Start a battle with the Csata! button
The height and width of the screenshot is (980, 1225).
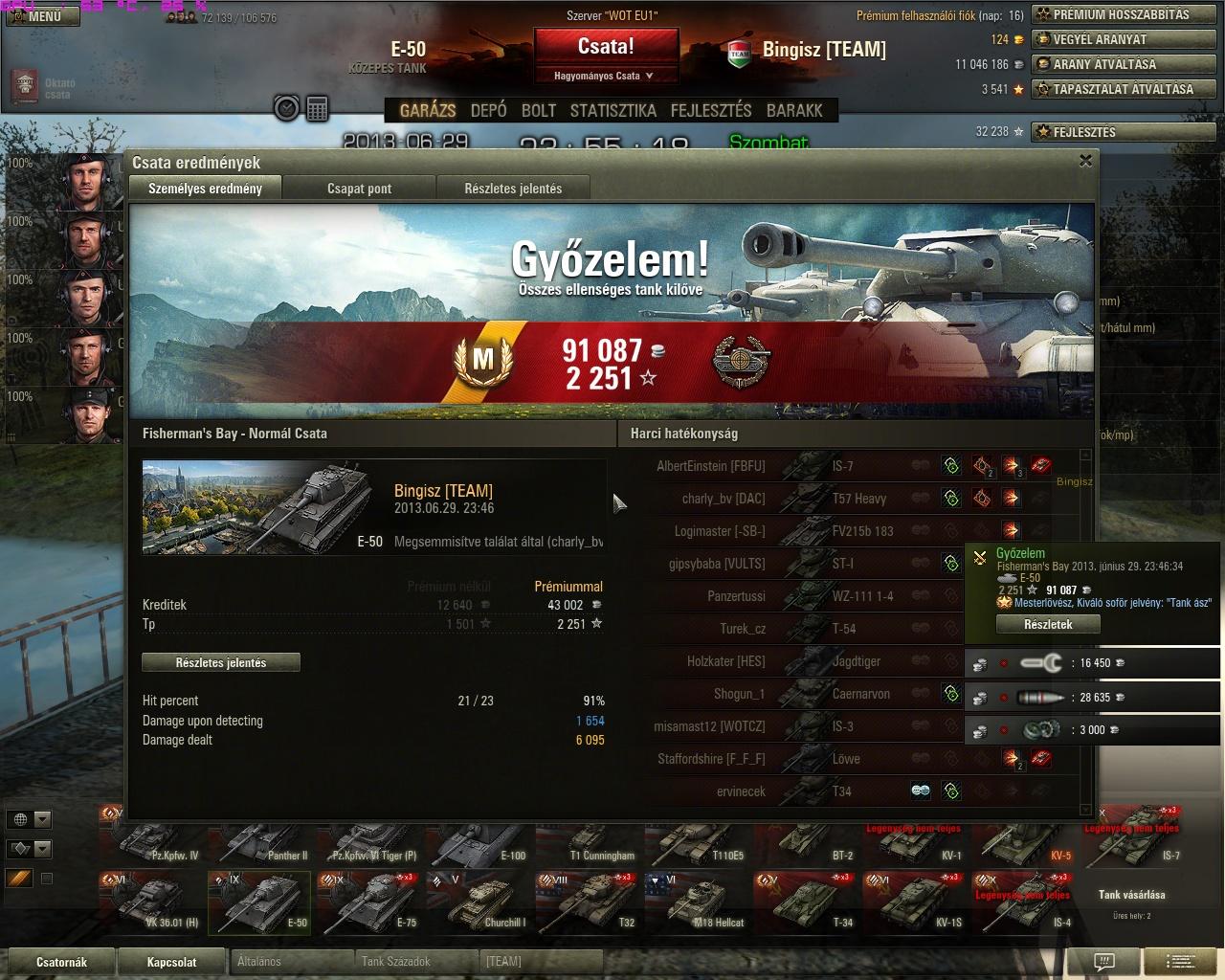[606, 47]
